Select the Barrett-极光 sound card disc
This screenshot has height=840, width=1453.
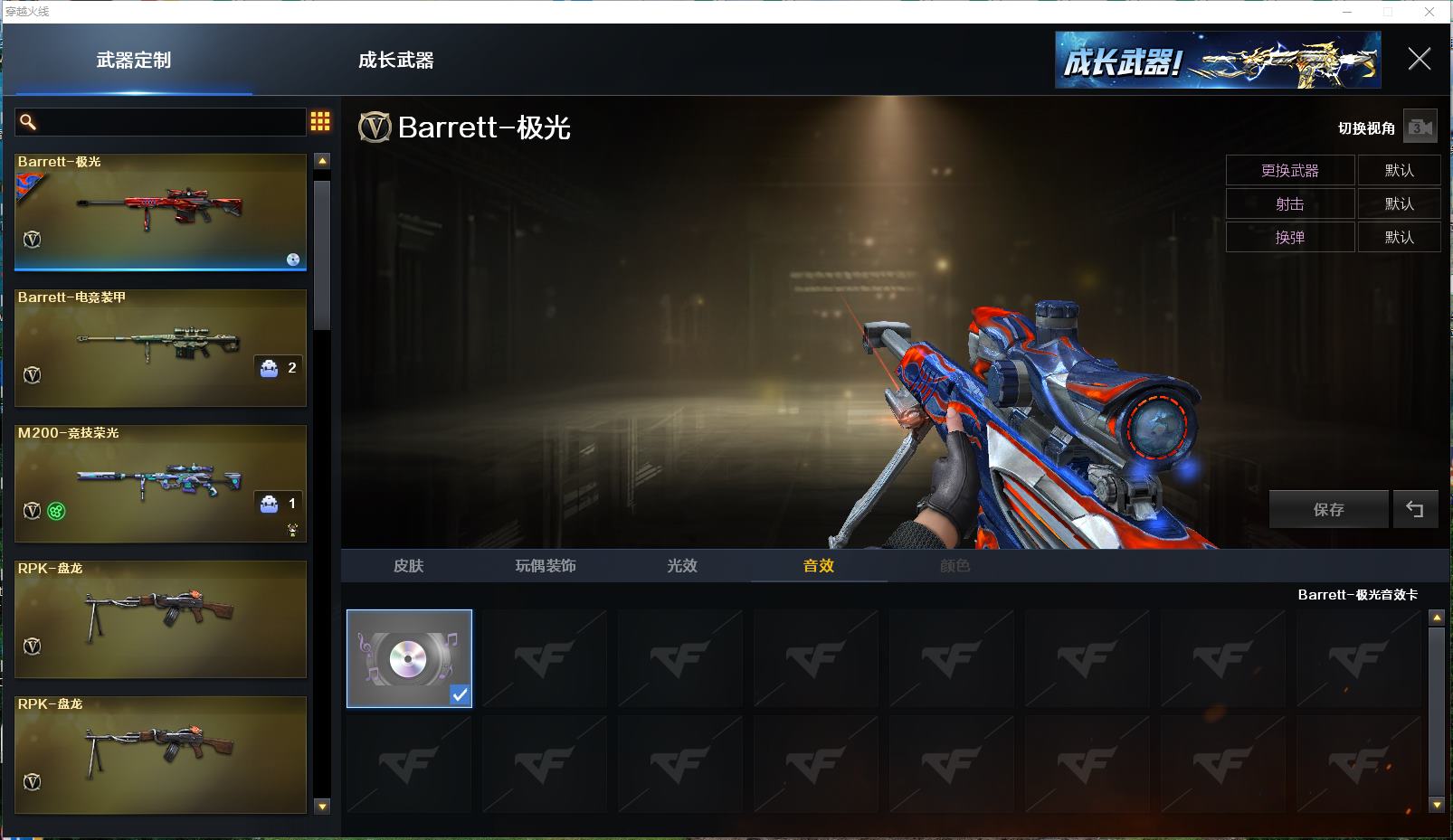(x=409, y=658)
